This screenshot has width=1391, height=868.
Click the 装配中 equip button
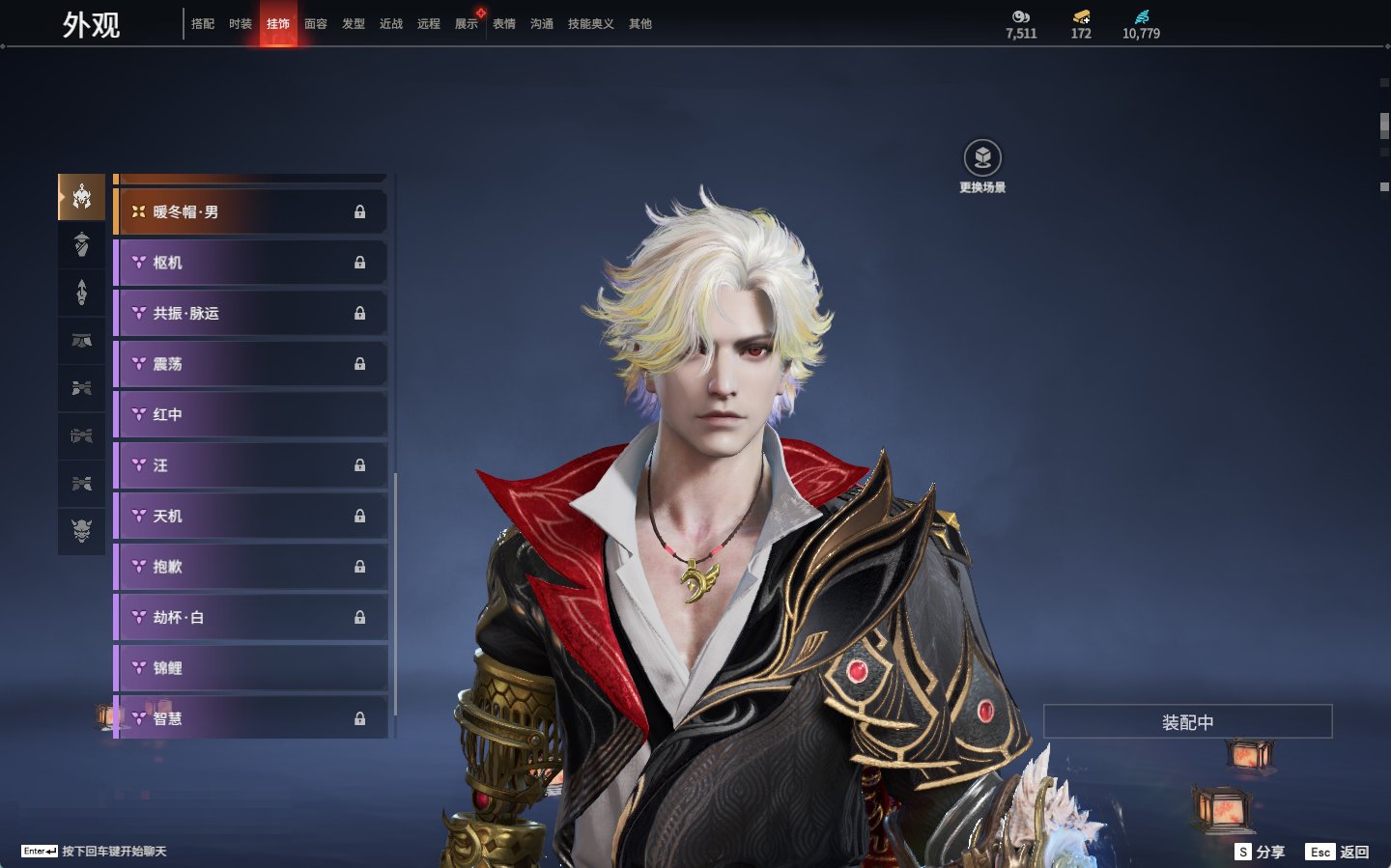1187,722
